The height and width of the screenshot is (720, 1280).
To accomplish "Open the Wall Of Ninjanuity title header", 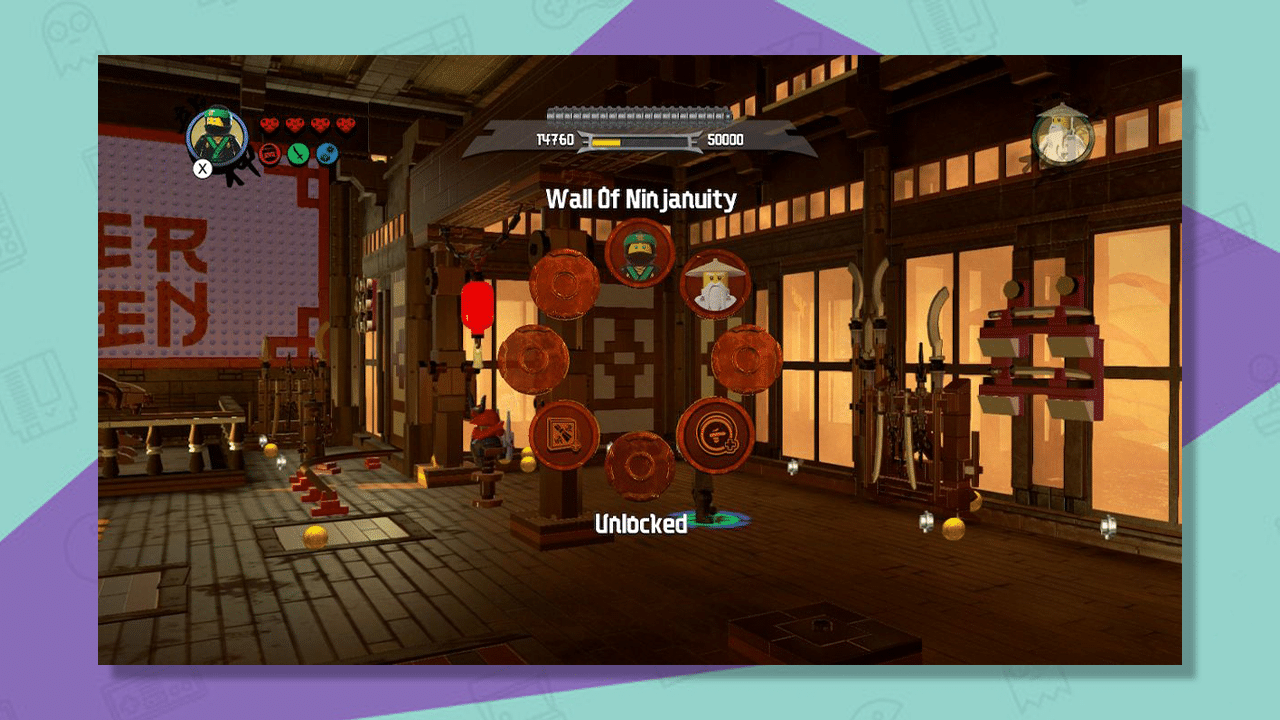I will (640, 199).
